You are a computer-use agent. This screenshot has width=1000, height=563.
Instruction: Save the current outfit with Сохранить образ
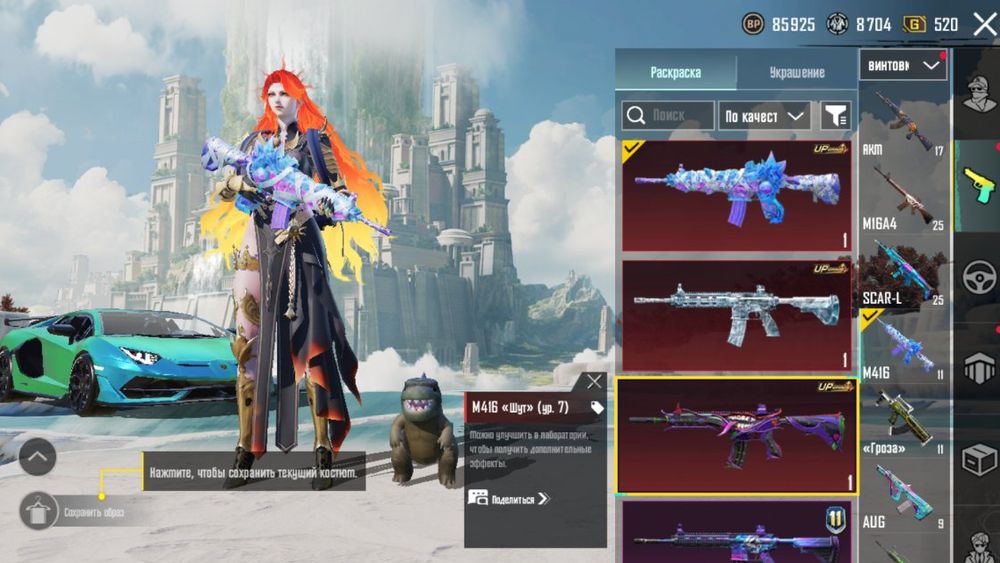(38, 512)
